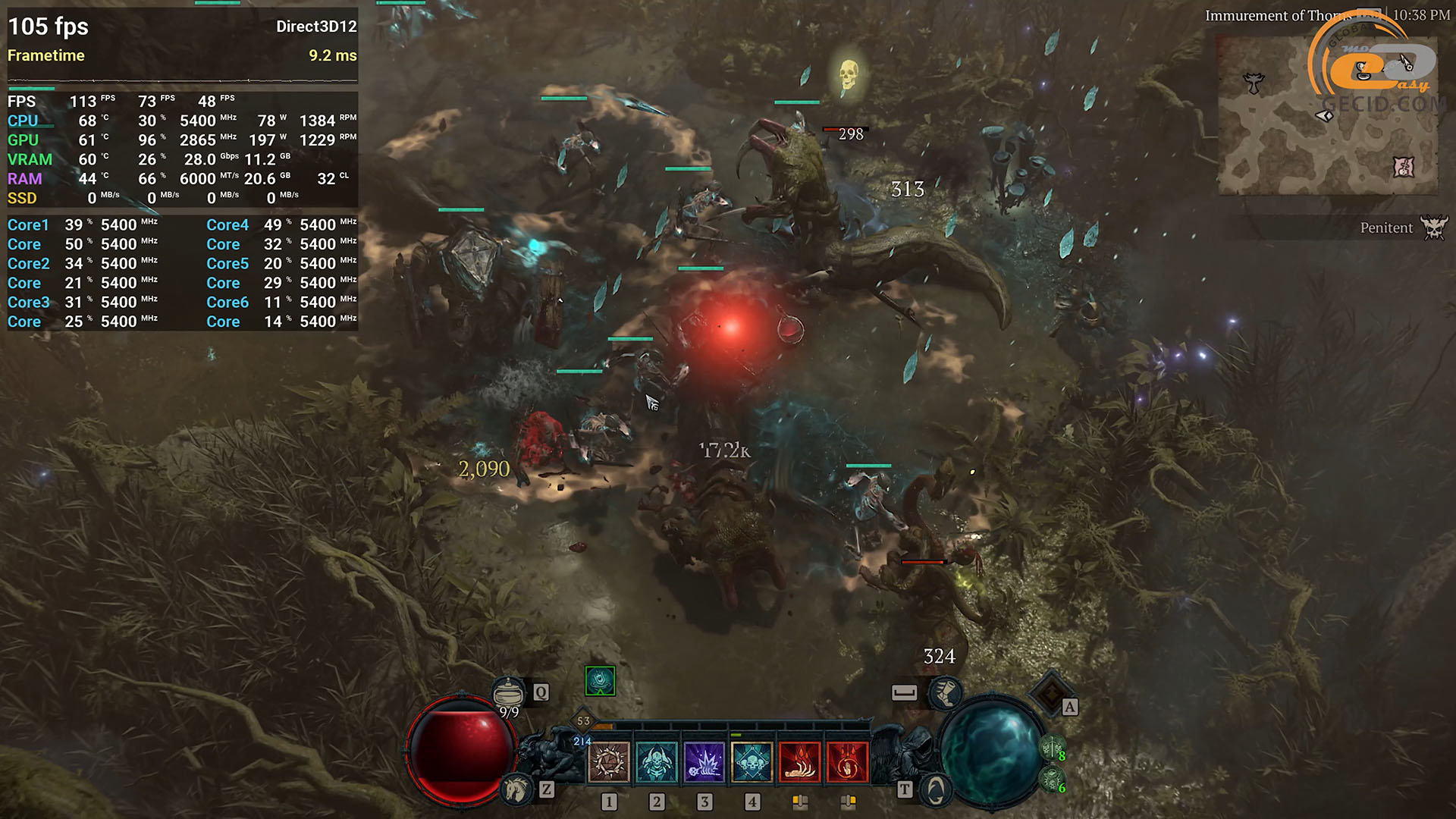The height and width of the screenshot is (819, 1456).
Task: Cast the blood-dripping open hand skill
Action: pos(799,762)
